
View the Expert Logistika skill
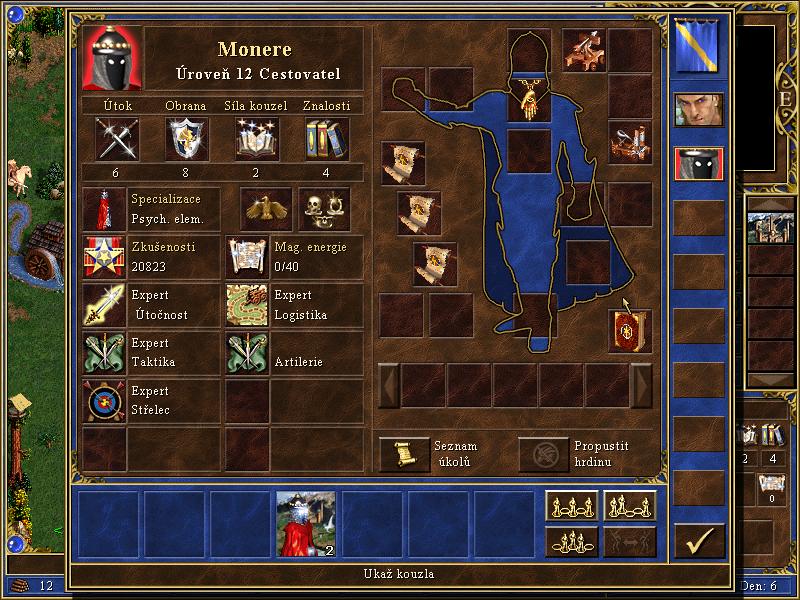[x=247, y=305]
